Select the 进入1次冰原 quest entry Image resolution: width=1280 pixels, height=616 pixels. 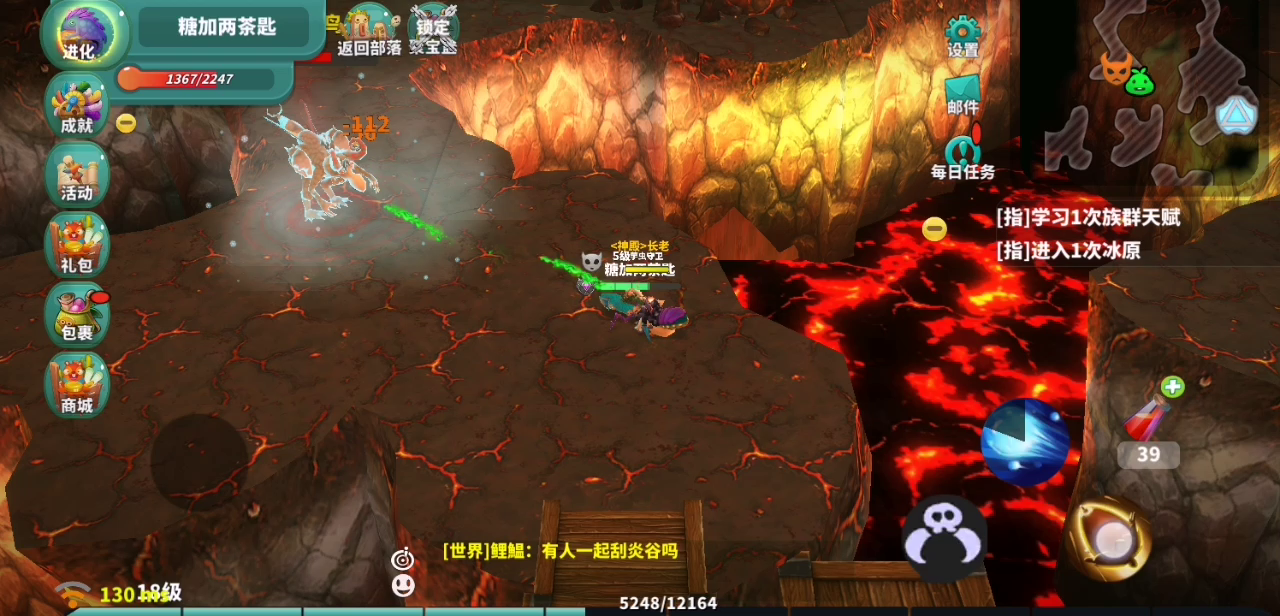[x=1068, y=250]
